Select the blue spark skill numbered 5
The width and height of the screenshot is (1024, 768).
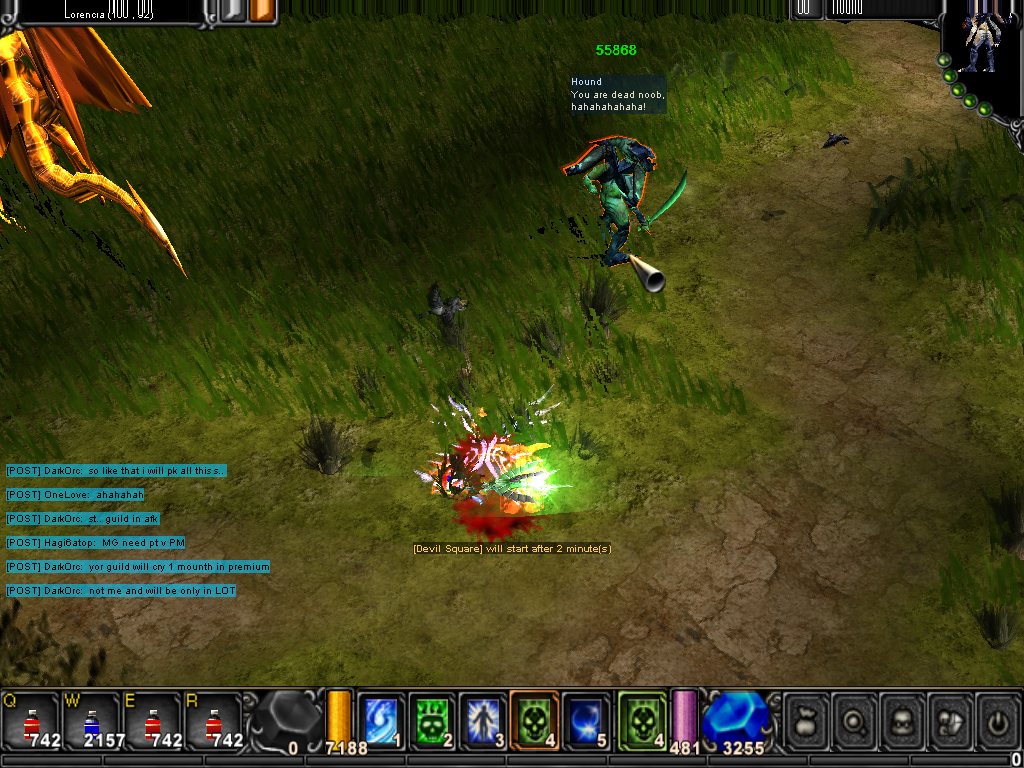pyautogui.click(x=585, y=721)
